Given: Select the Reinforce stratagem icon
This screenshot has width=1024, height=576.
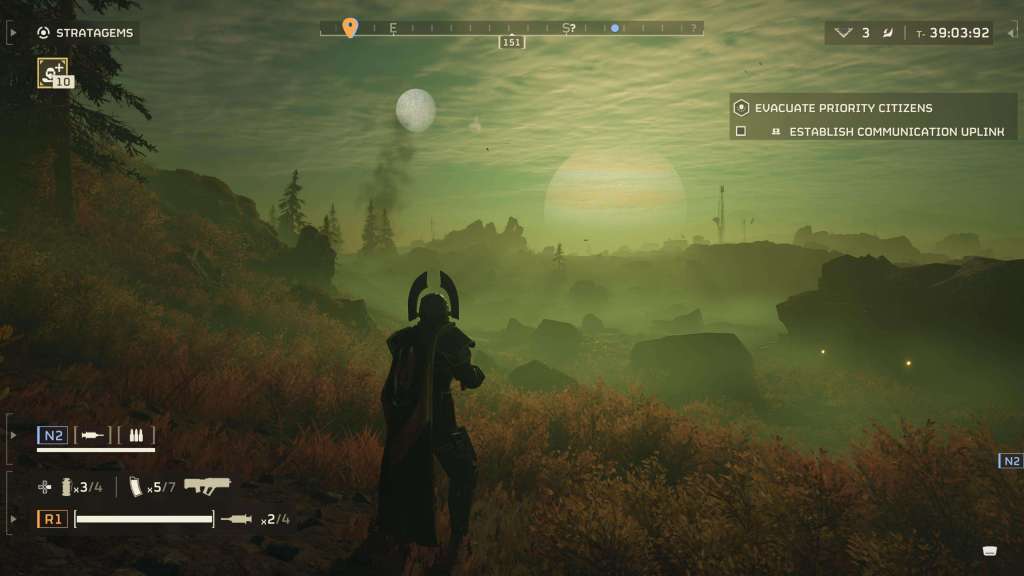Looking at the screenshot, I should 52,72.
